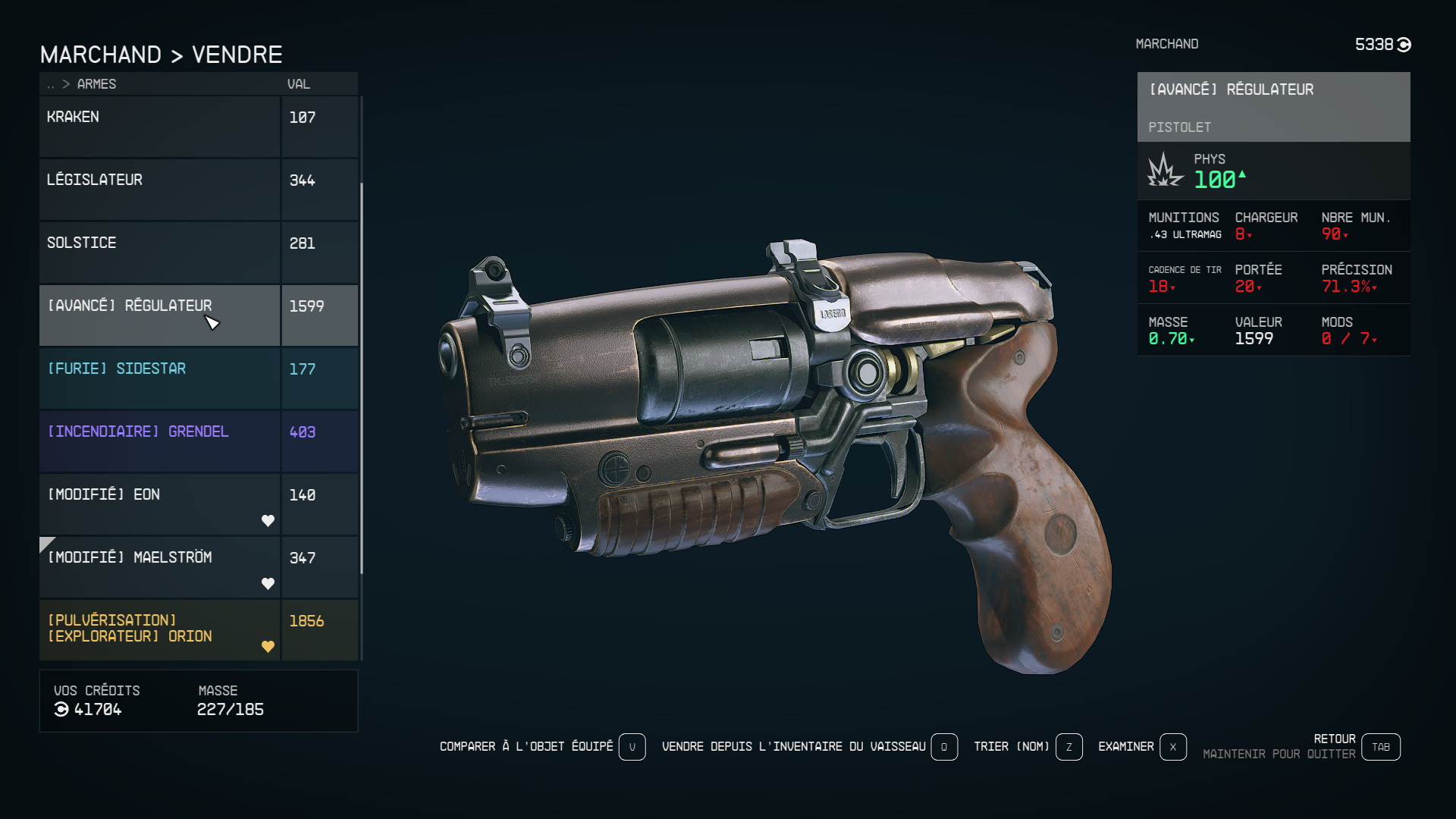The height and width of the screenshot is (819, 1456).
Task: Select the [Pulvérisation] [Explorateur] Orion row
Action: coord(159,629)
